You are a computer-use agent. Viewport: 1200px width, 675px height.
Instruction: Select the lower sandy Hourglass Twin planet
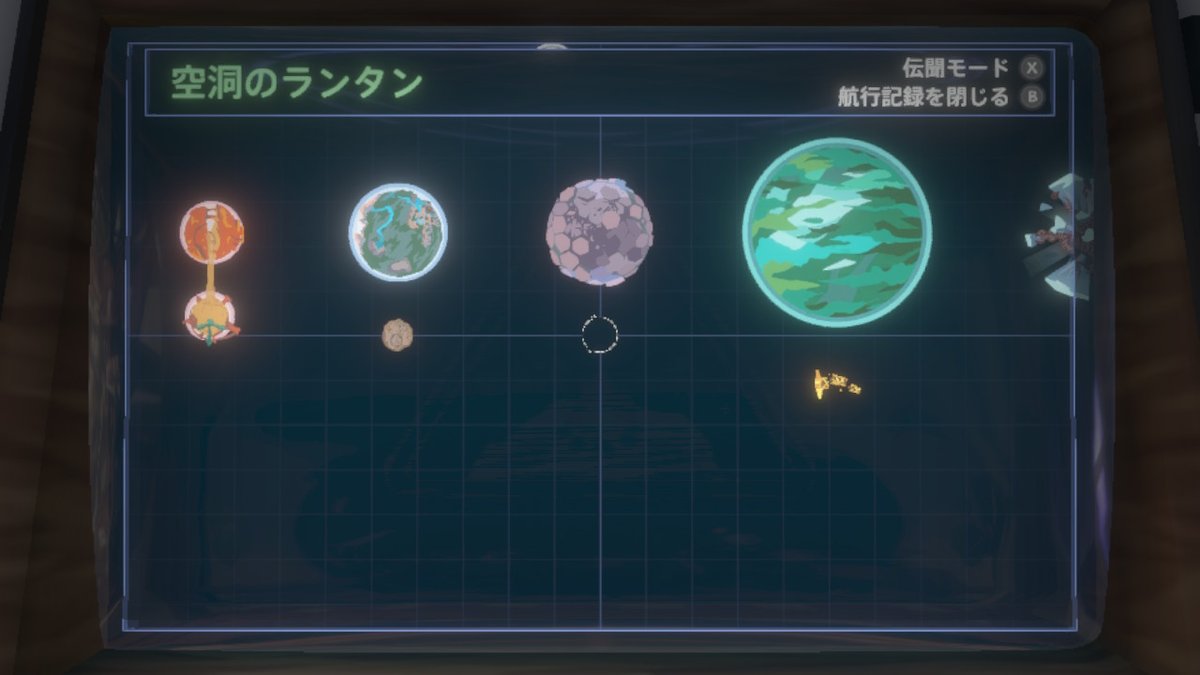(x=211, y=317)
